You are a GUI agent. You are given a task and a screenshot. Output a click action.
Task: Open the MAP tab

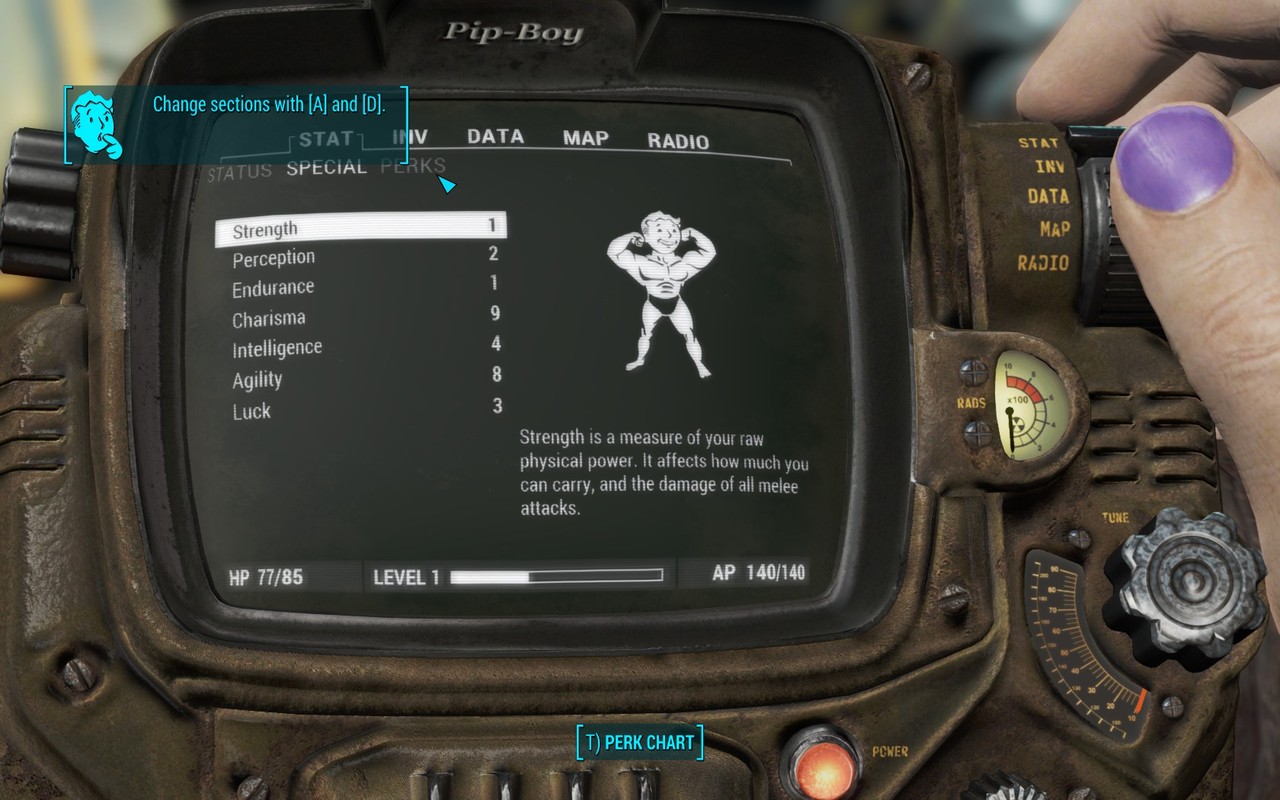[x=585, y=139]
